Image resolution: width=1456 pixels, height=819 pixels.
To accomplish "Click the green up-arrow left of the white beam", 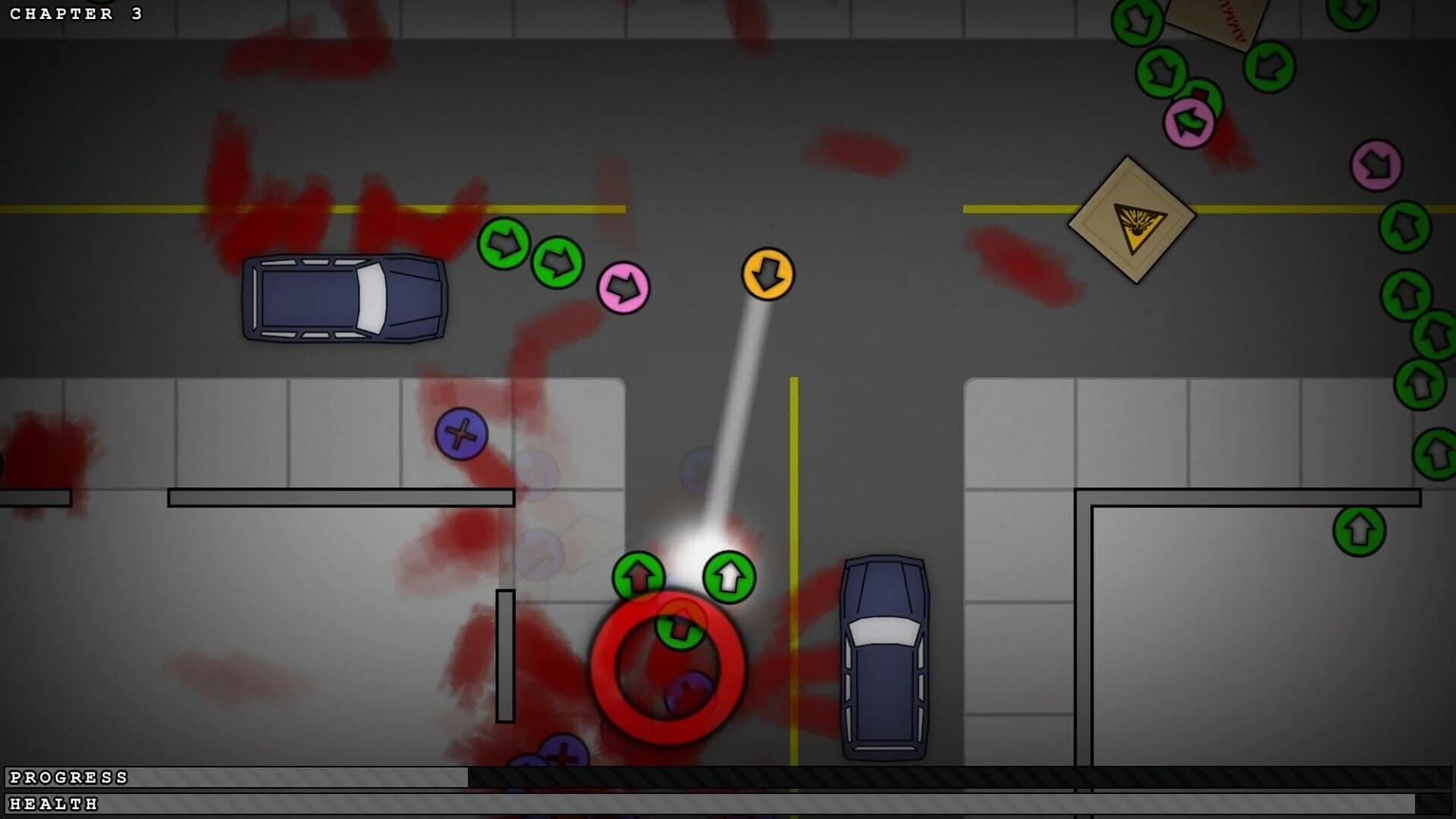I will point(638,575).
